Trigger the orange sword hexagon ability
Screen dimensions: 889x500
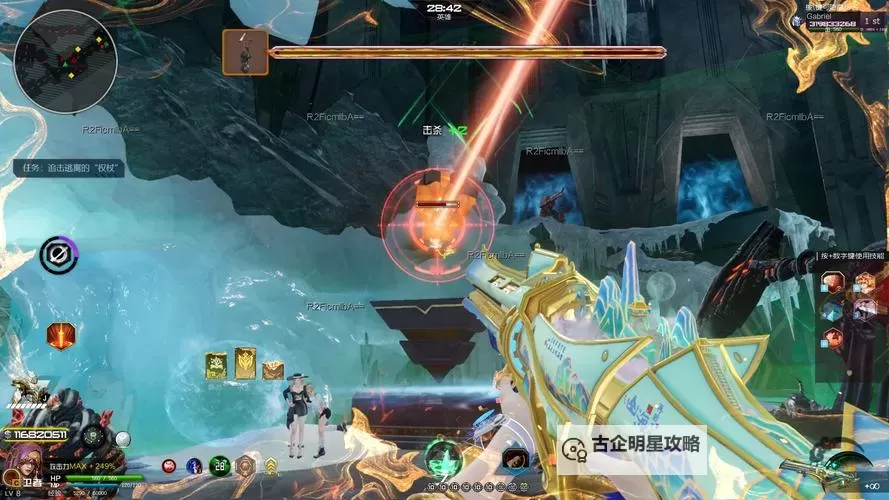(61, 336)
